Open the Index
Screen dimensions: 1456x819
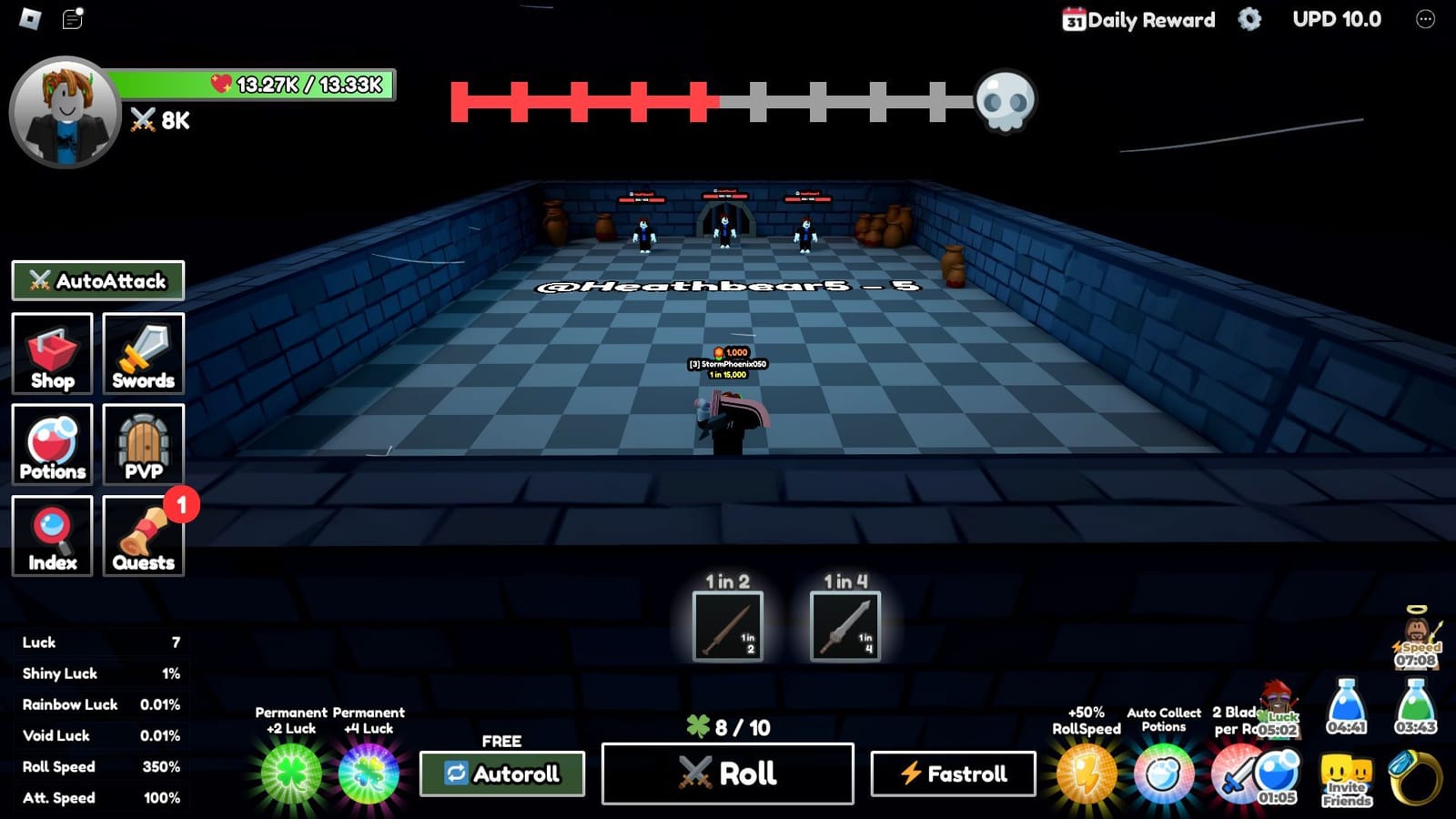pos(52,536)
